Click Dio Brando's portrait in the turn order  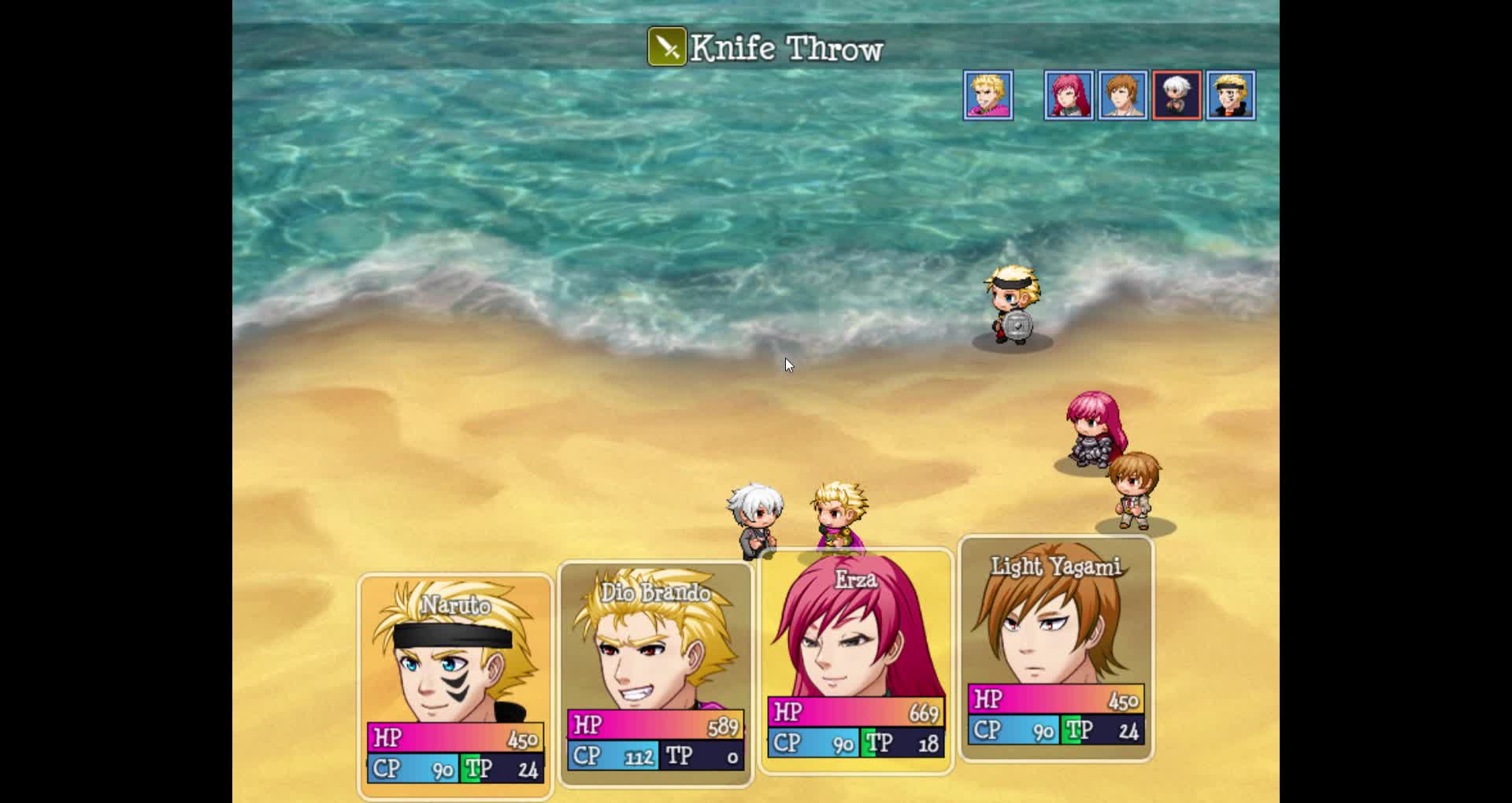click(x=988, y=95)
